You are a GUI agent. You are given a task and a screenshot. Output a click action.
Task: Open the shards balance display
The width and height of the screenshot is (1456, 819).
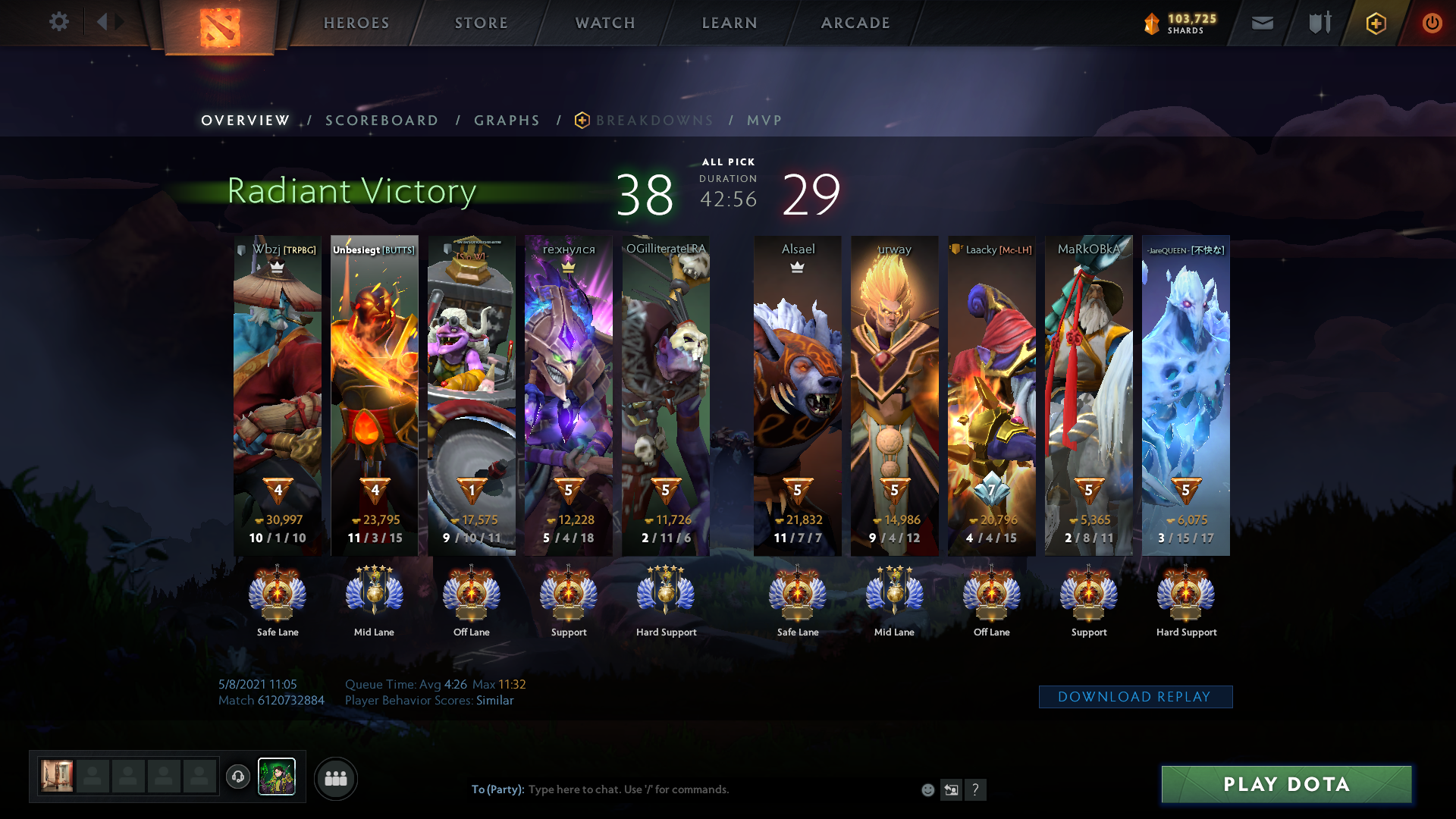pyautogui.click(x=1180, y=24)
